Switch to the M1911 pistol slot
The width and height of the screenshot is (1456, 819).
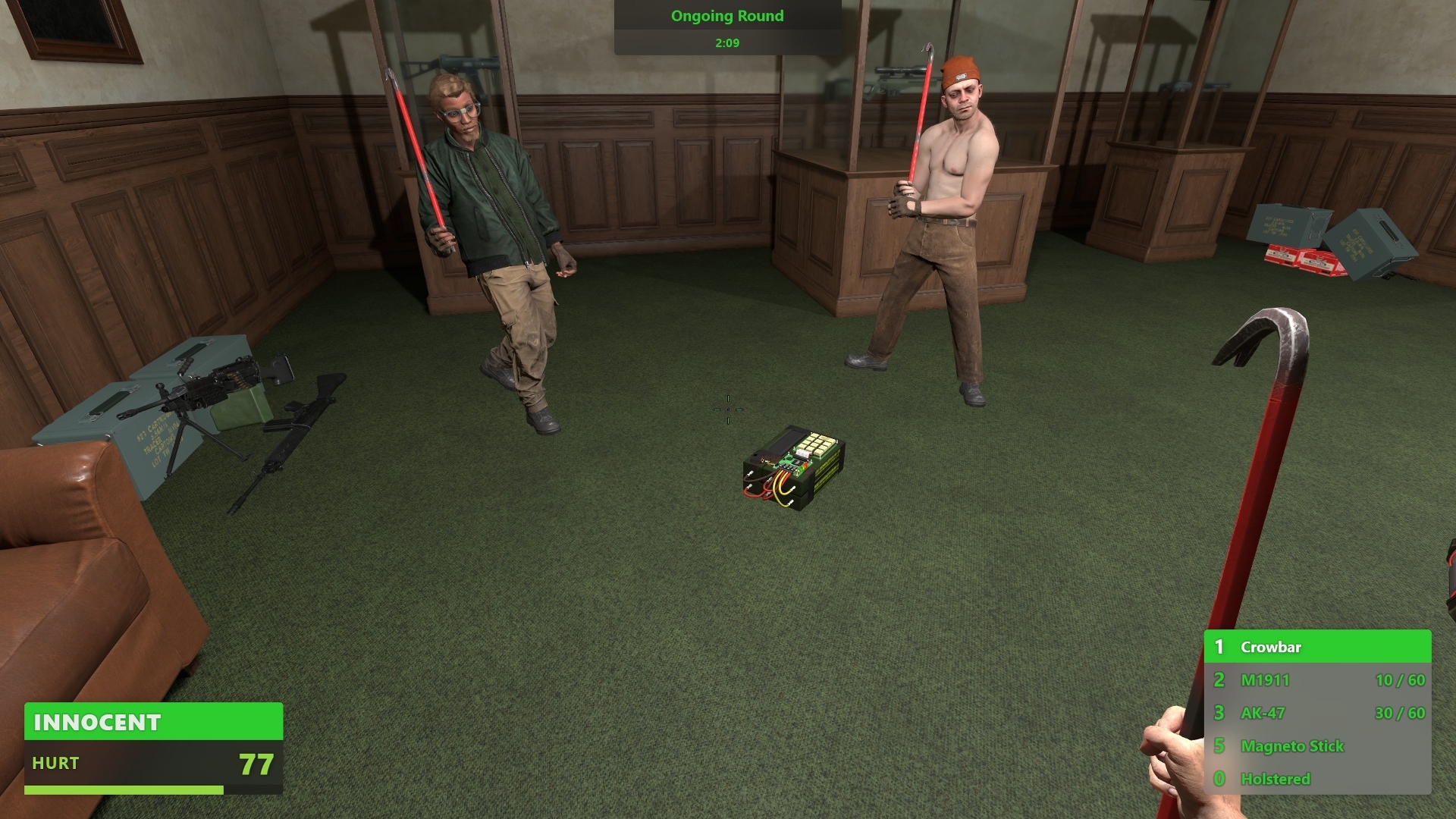[1316, 680]
